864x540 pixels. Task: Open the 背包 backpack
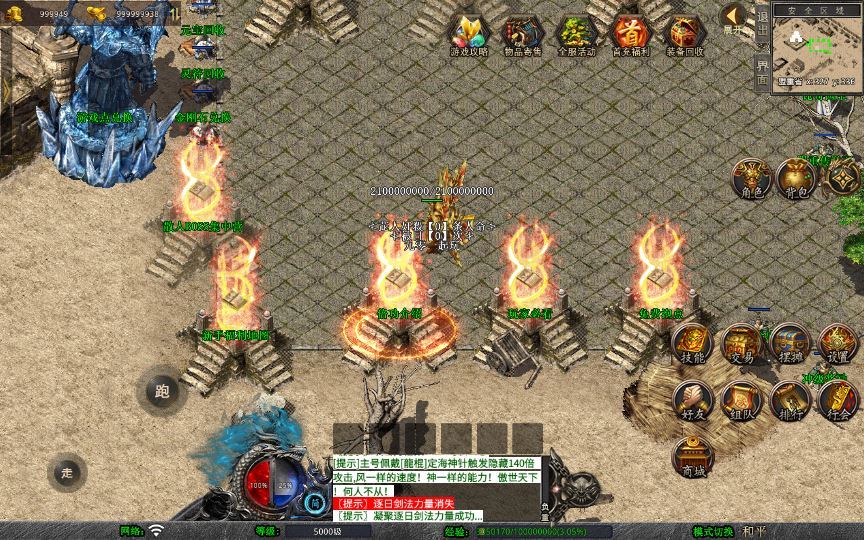tap(795, 179)
